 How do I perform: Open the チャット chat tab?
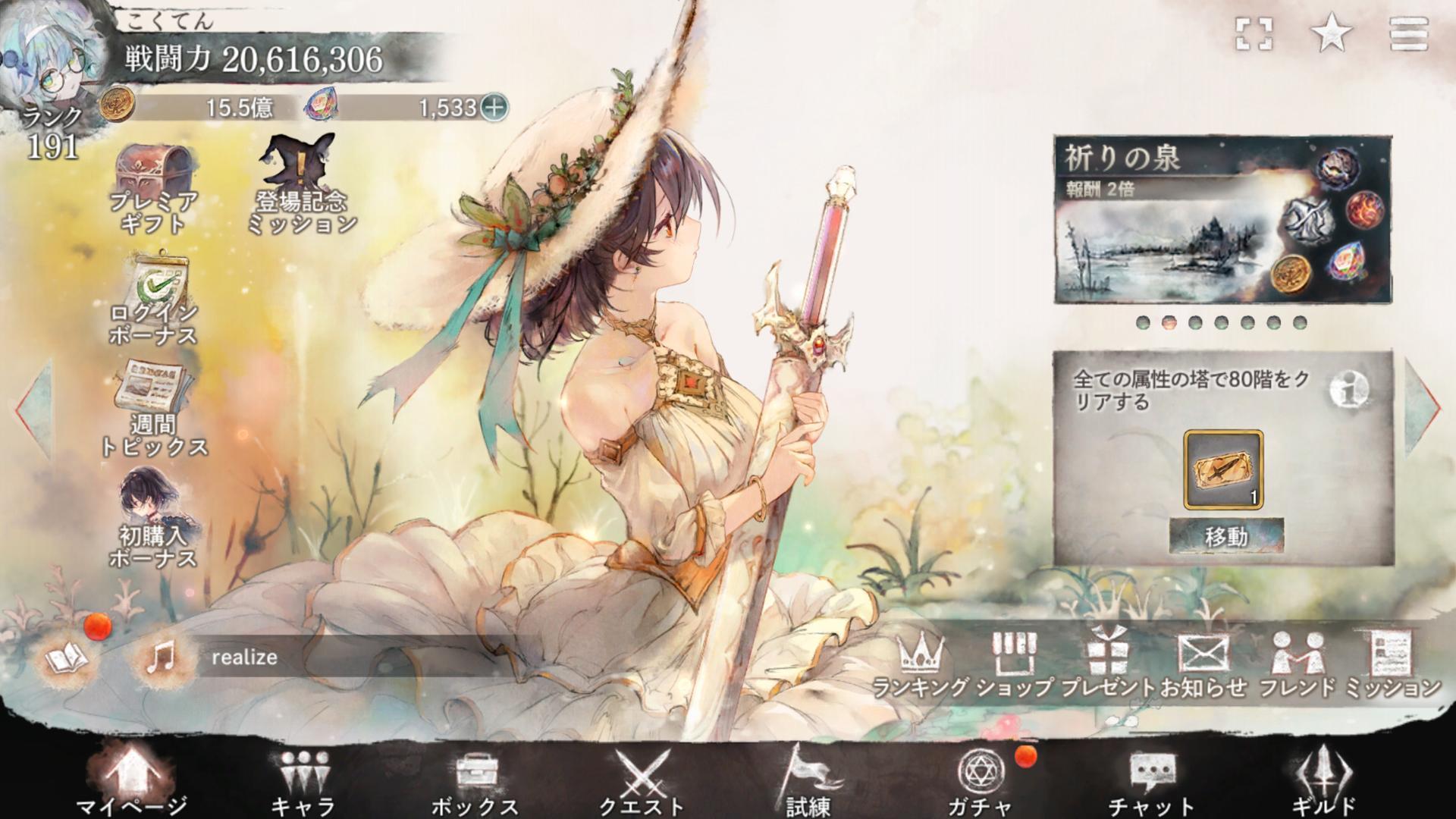click(x=1151, y=781)
